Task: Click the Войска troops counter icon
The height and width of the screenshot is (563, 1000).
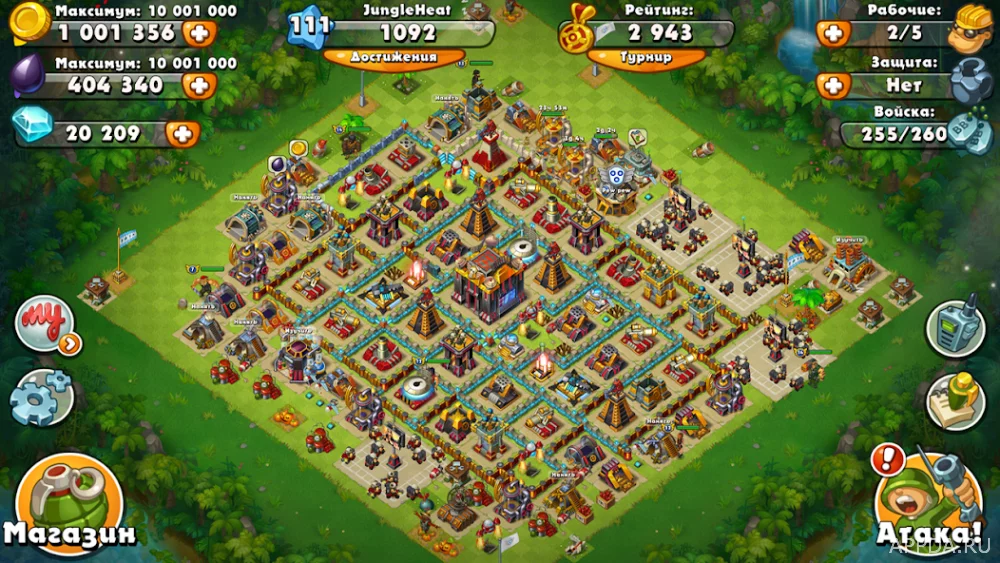Action: click(x=969, y=135)
